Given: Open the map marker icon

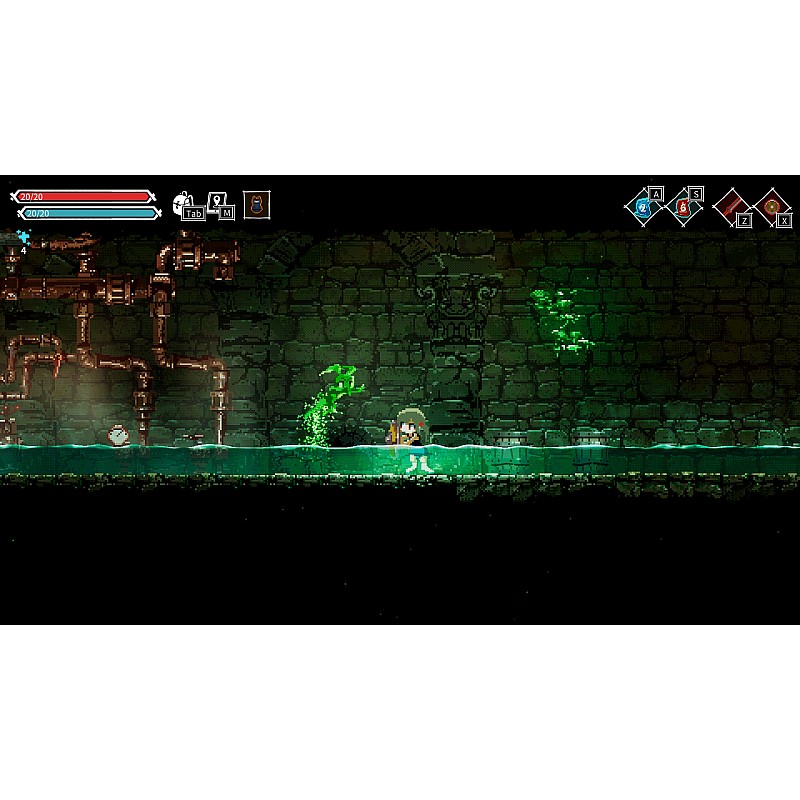Looking at the screenshot, I should (x=216, y=201).
